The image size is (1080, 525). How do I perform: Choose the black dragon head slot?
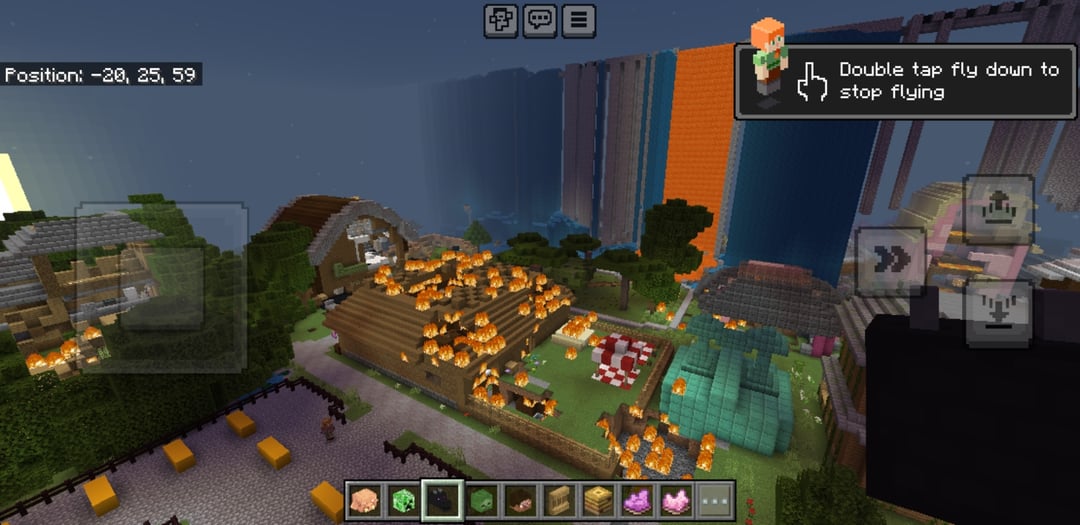[x=441, y=500]
